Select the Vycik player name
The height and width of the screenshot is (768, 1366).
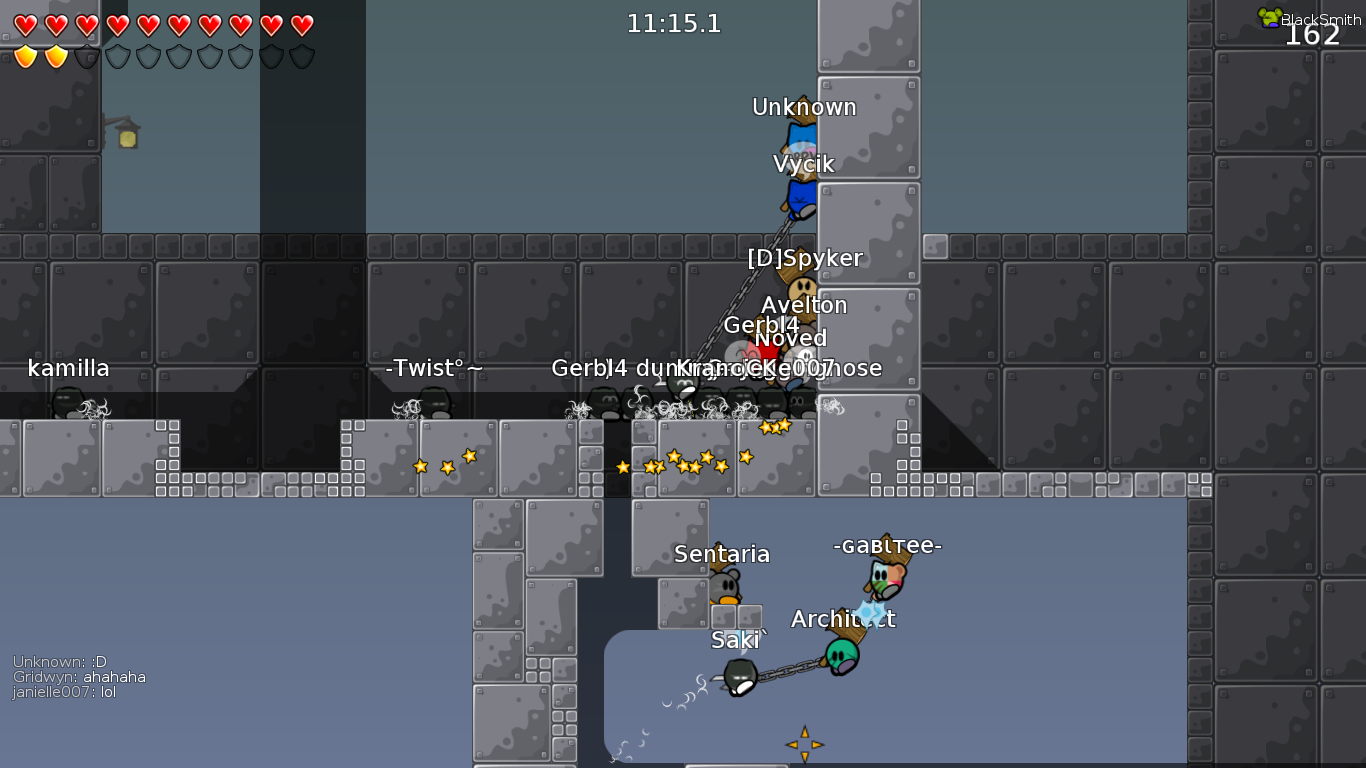click(x=804, y=162)
